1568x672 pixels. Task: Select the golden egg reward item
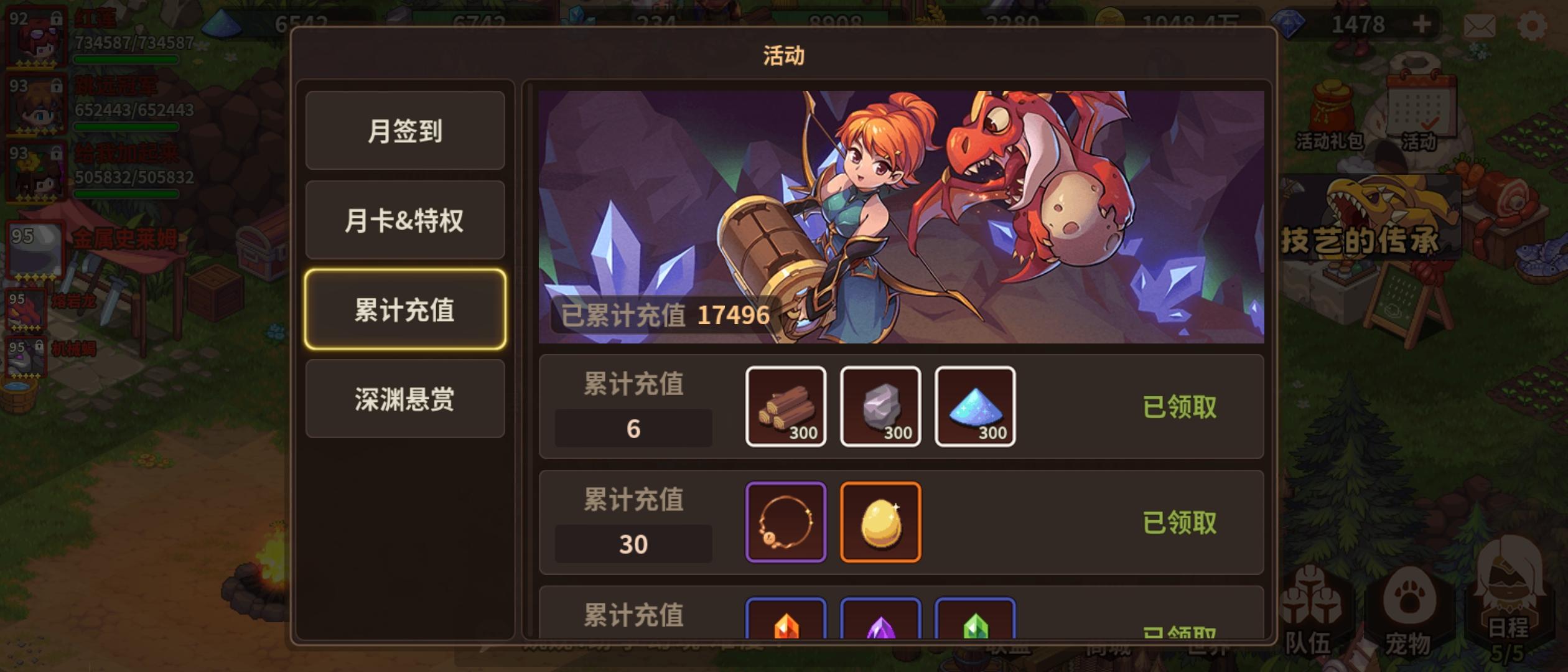tap(881, 521)
